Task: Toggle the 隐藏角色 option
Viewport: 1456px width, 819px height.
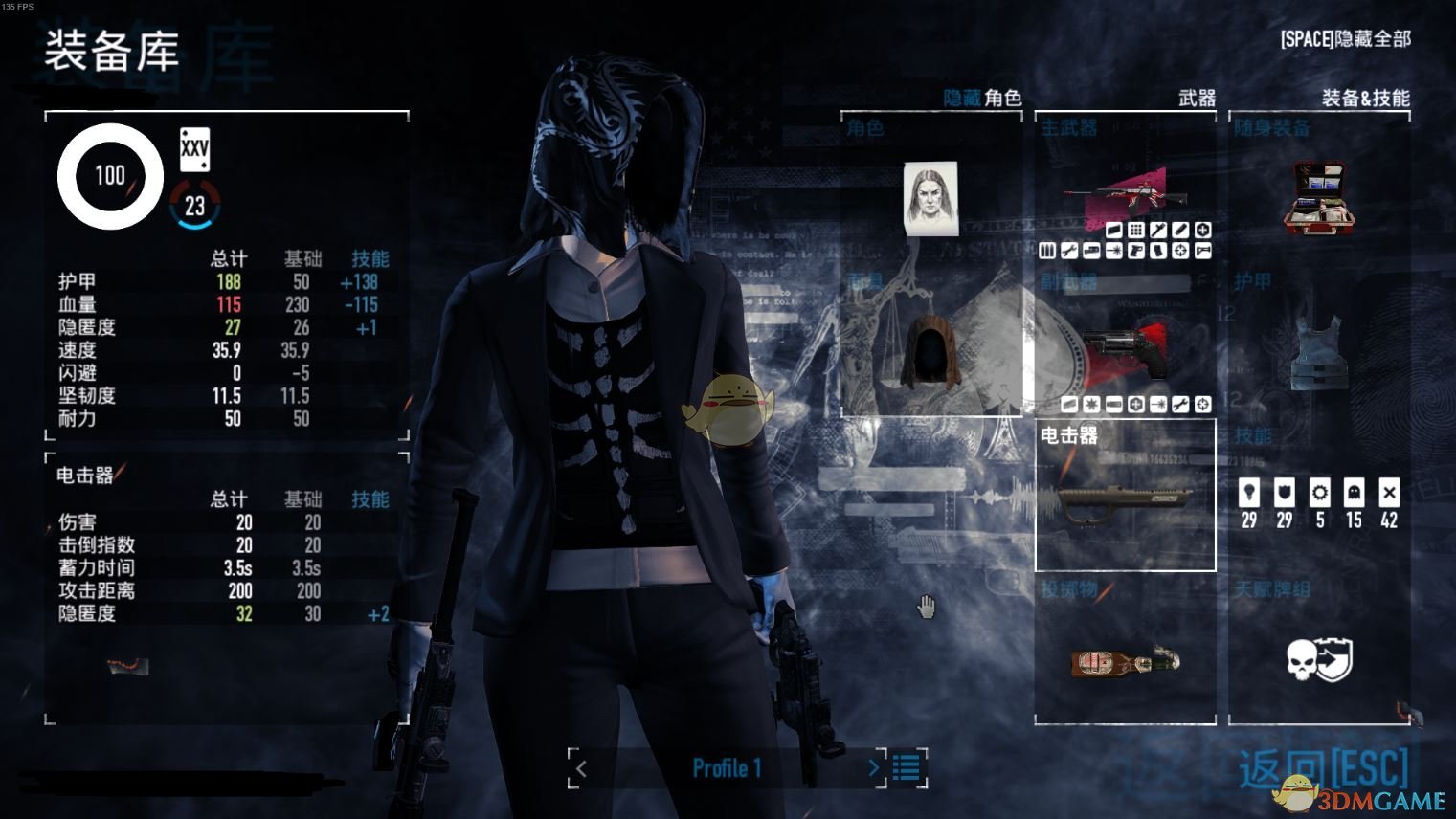Action: pyautogui.click(x=982, y=98)
